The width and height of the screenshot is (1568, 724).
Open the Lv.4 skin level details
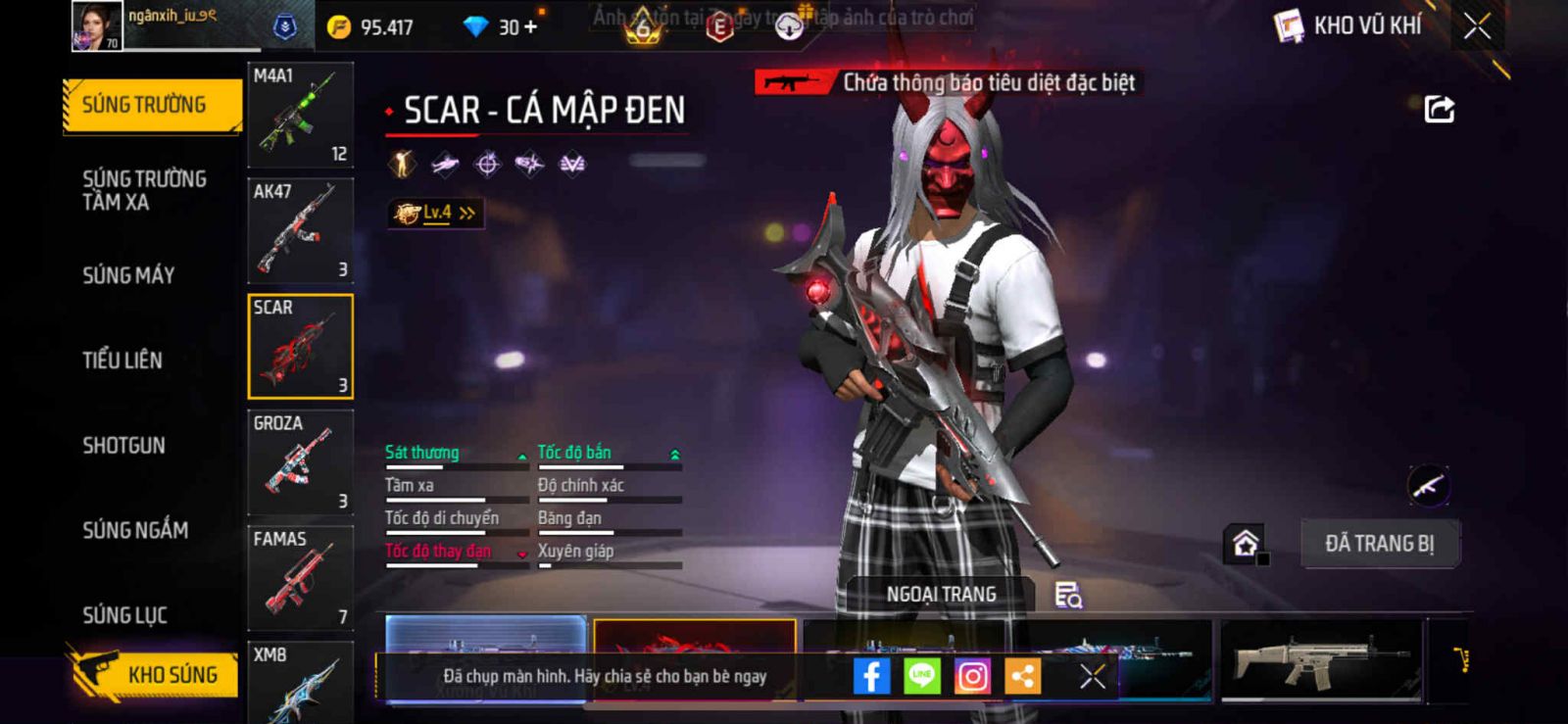point(435,213)
